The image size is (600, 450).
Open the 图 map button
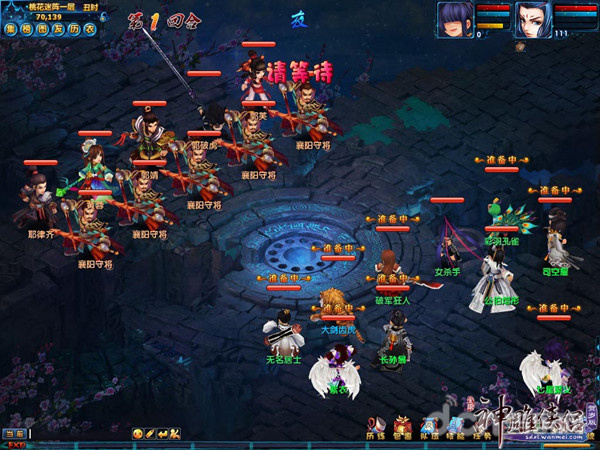tap(42, 29)
